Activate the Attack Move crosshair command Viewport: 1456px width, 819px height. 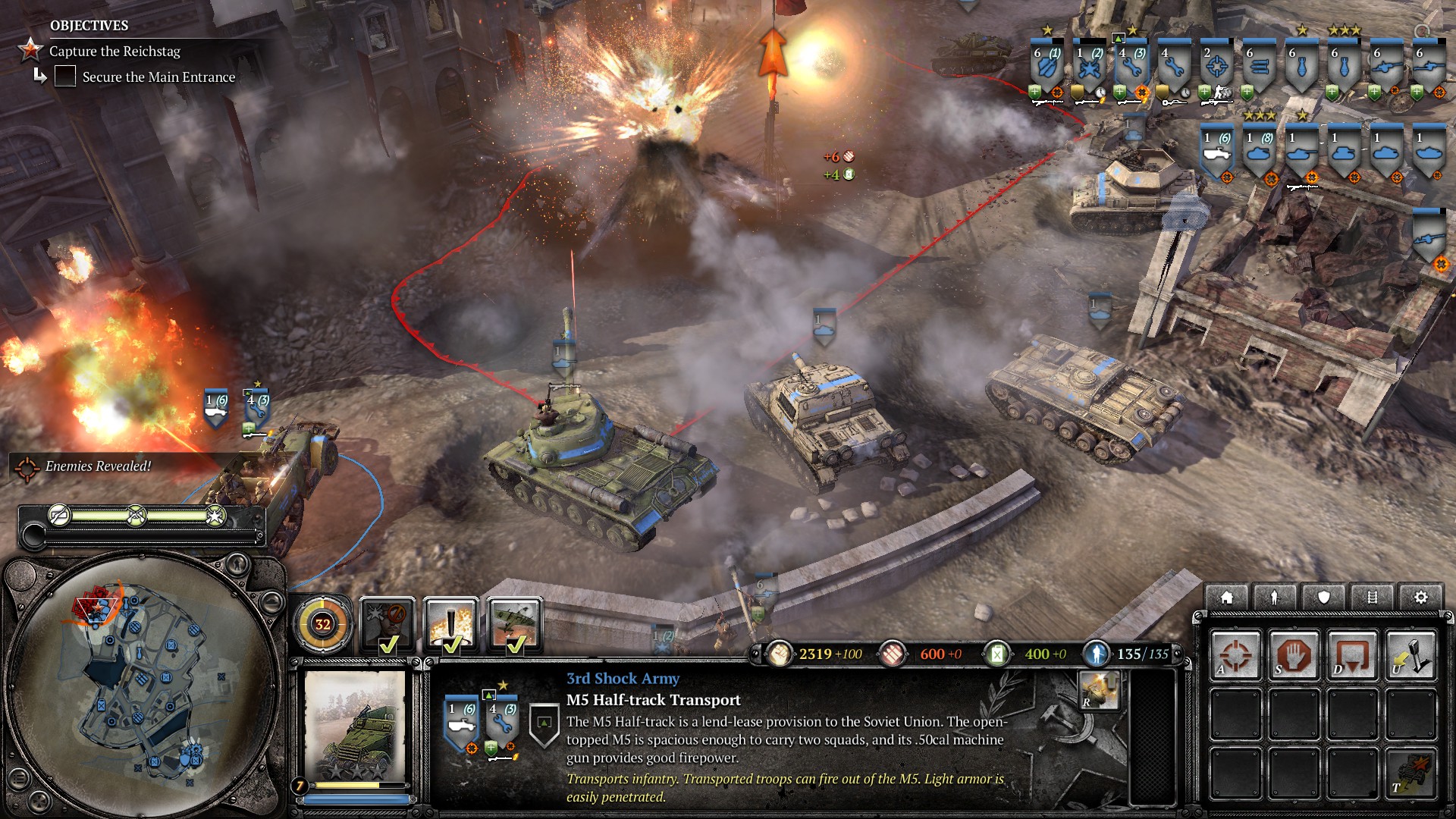pos(1235,654)
